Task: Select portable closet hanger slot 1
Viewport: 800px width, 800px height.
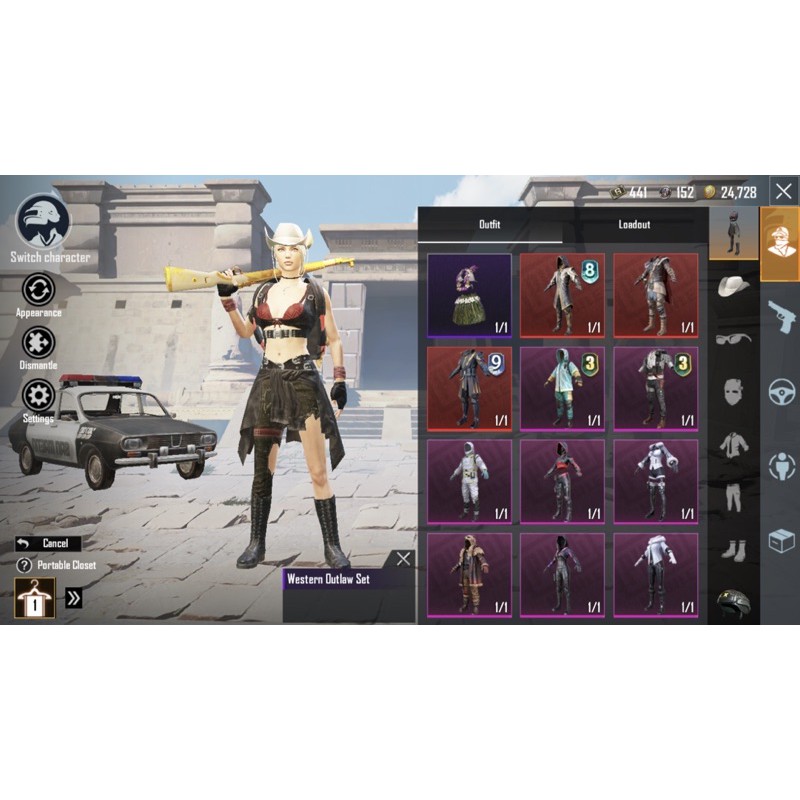Action: click(35, 598)
